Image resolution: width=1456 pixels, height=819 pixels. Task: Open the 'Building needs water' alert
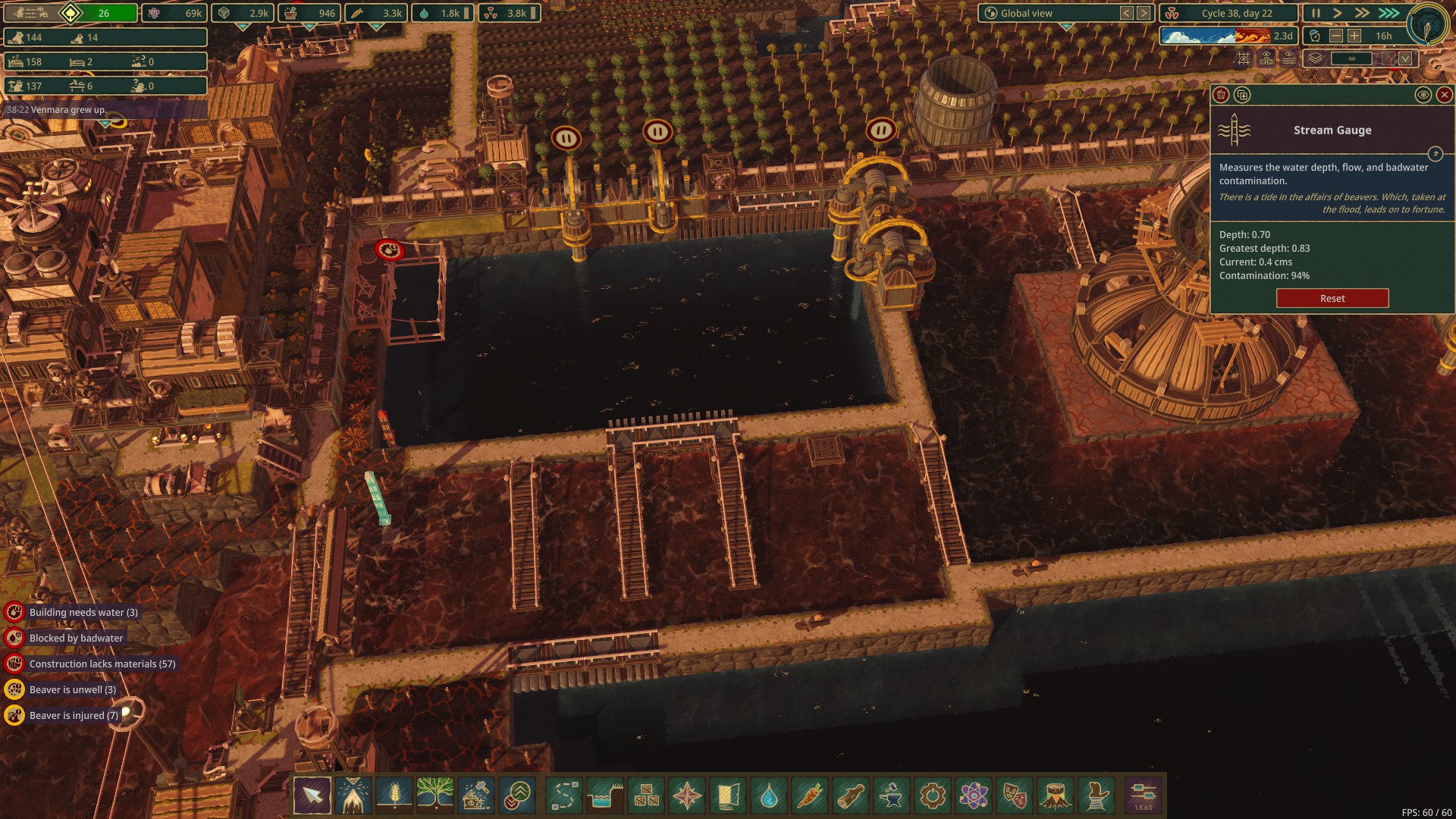coord(83,612)
